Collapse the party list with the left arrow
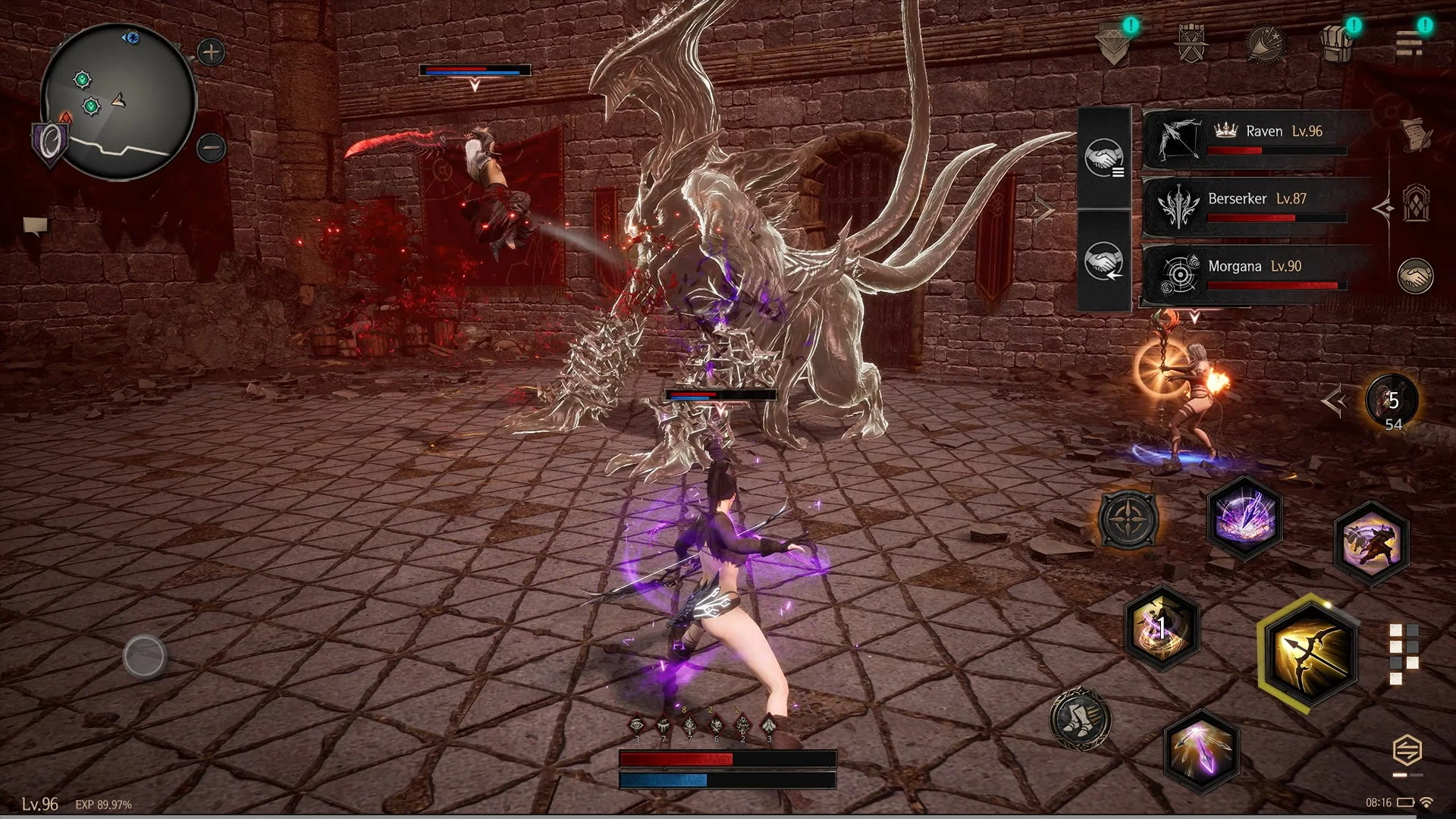The width and height of the screenshot is (1456, 819). (x=1384, y=209)
